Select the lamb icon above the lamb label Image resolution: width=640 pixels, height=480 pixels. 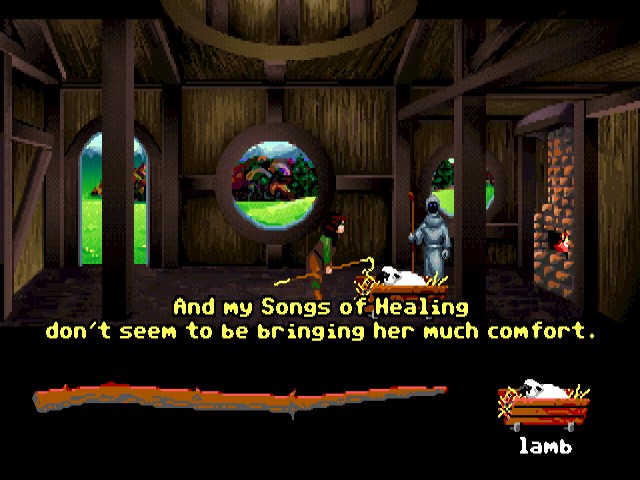(x=544, y=406)
